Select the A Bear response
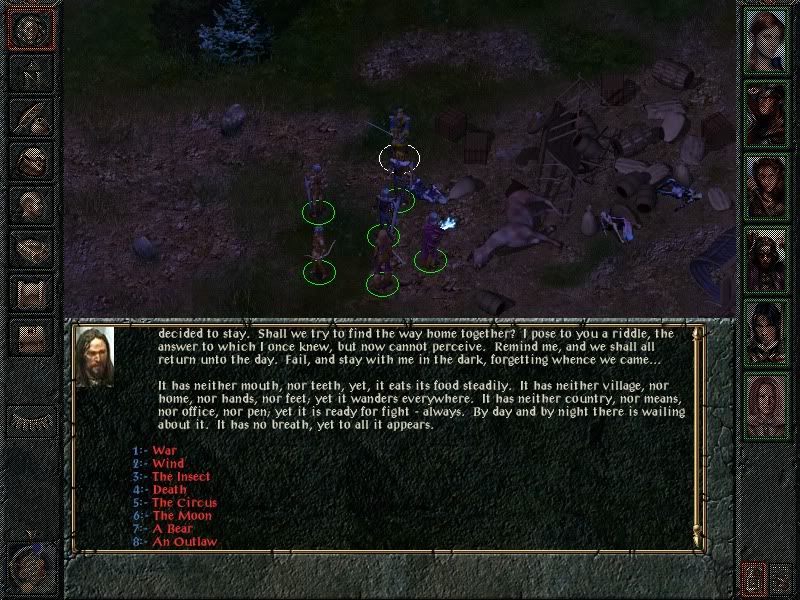Viewport: 800px width, 600px height. [x=172, y=529]
